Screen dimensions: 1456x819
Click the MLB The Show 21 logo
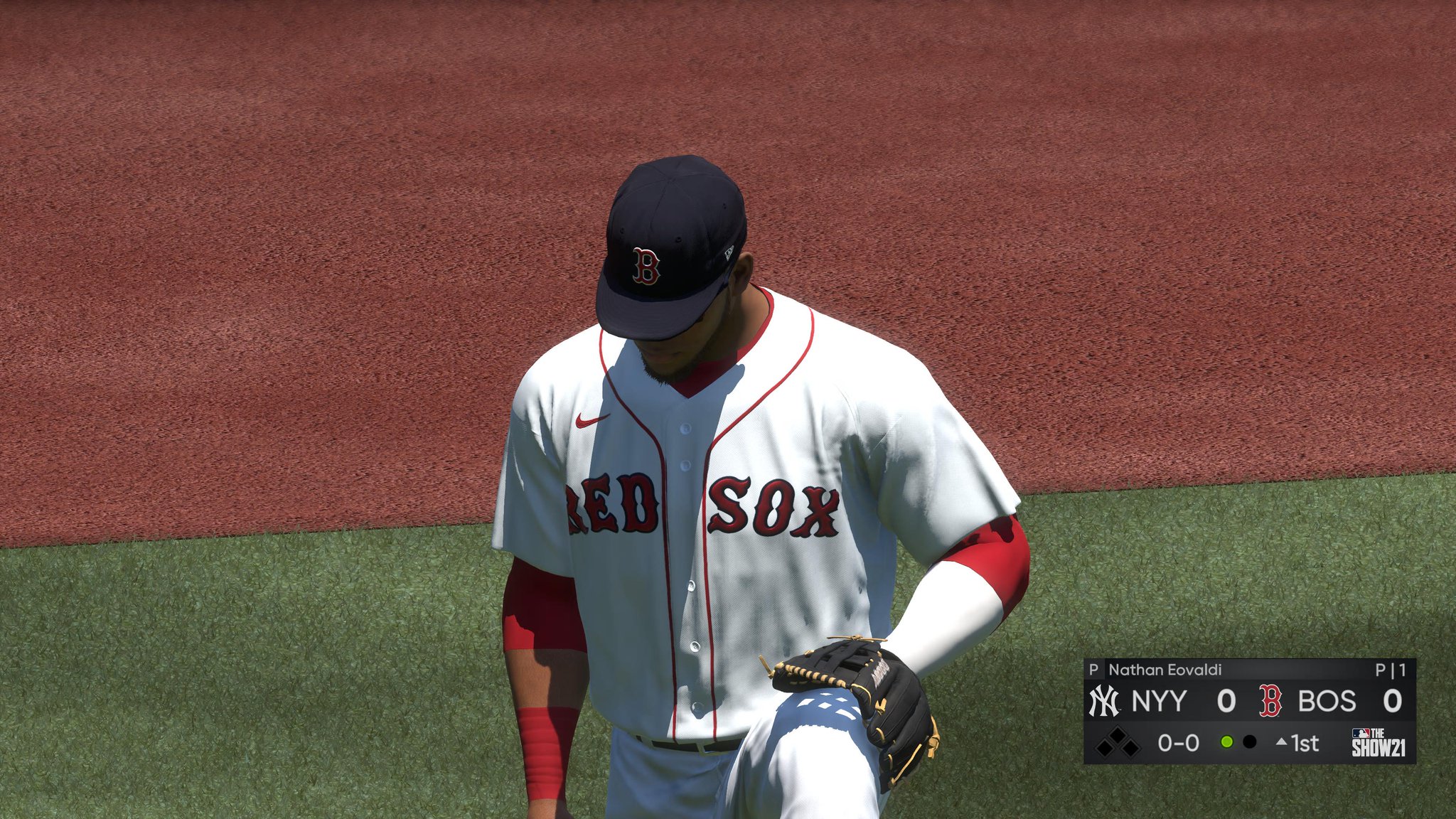(x=1378, y=743)
